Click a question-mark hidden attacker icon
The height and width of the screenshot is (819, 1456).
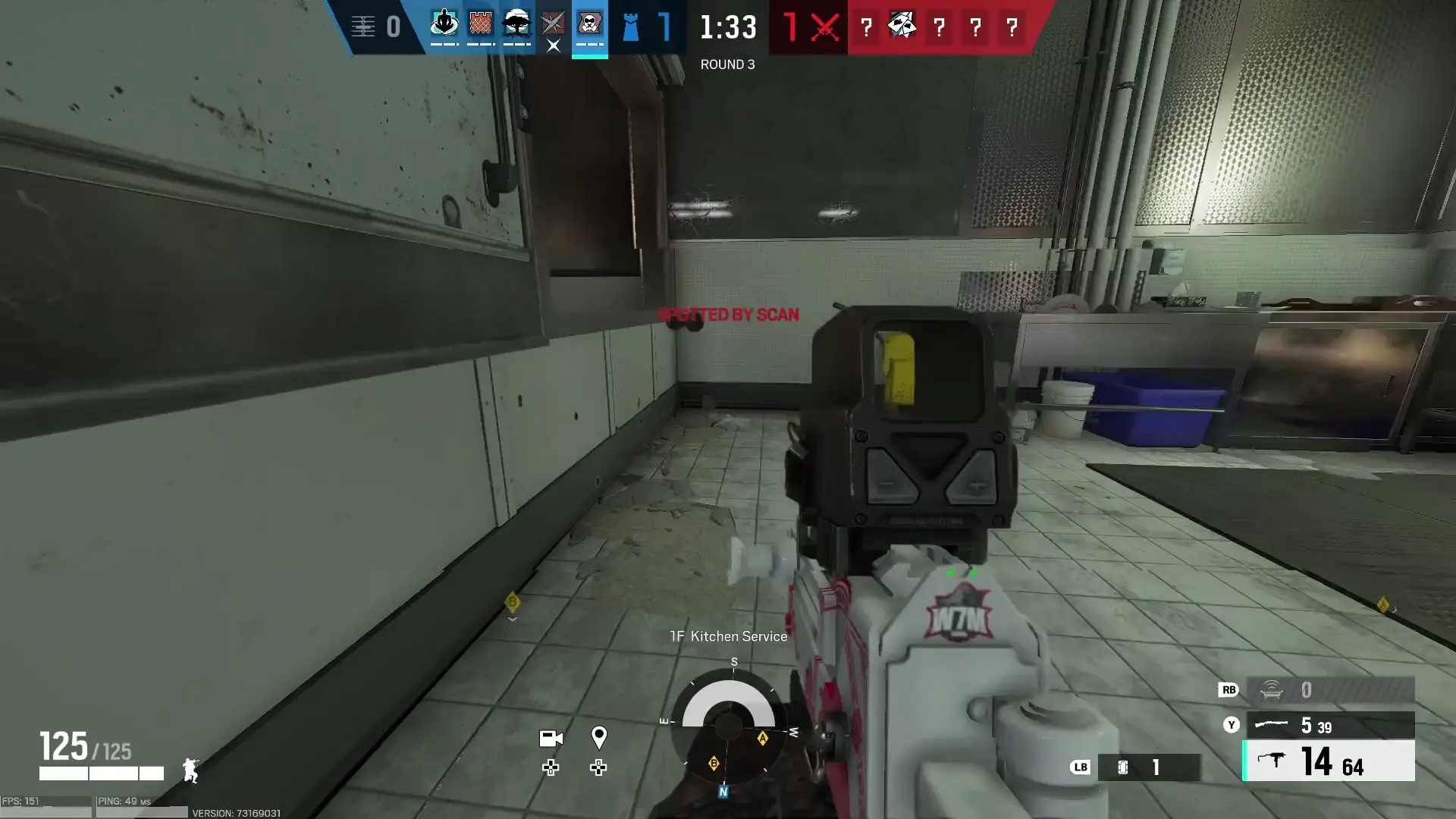point(940,28)
